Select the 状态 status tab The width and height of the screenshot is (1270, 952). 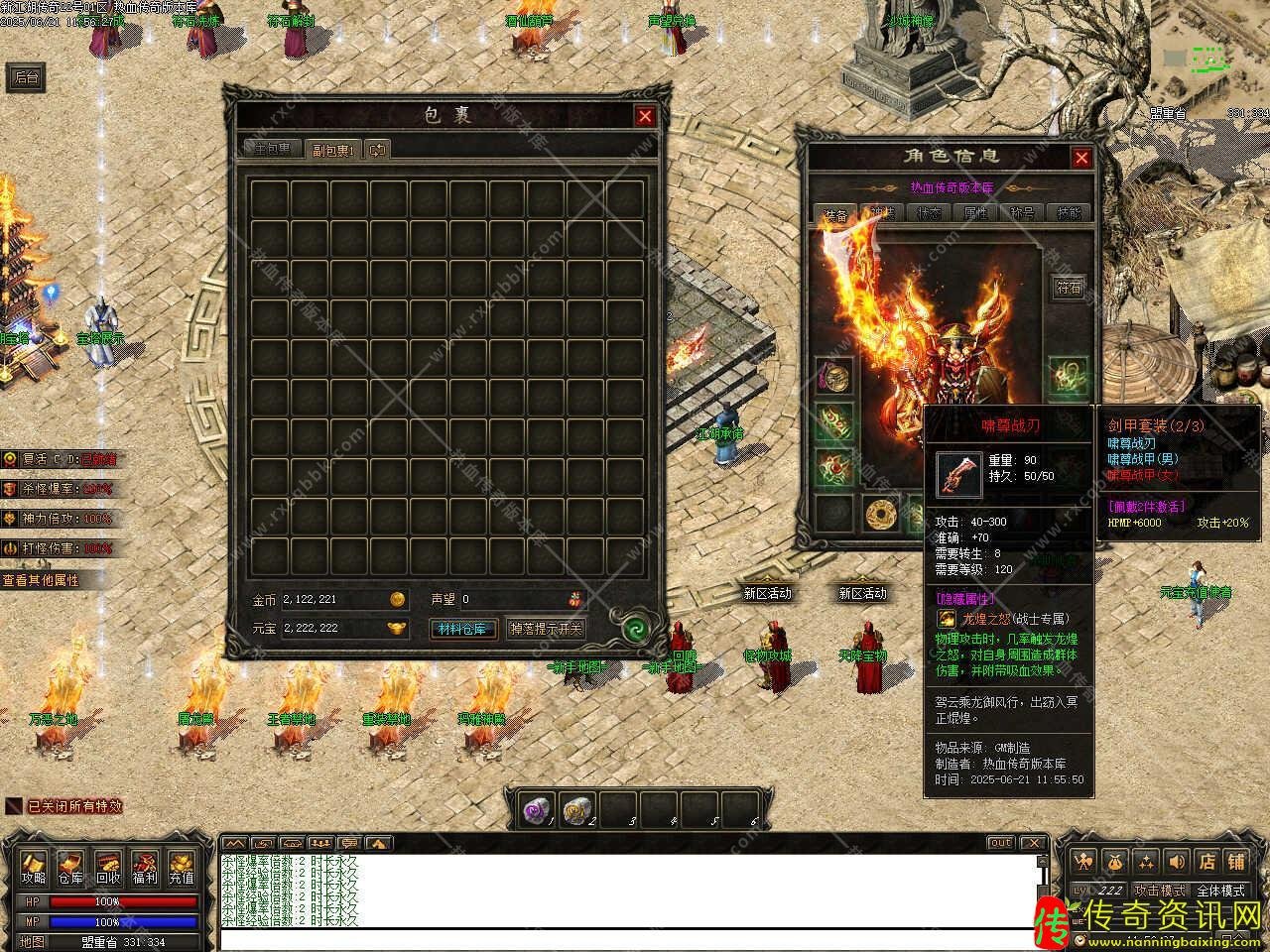(x=929, y=213)
